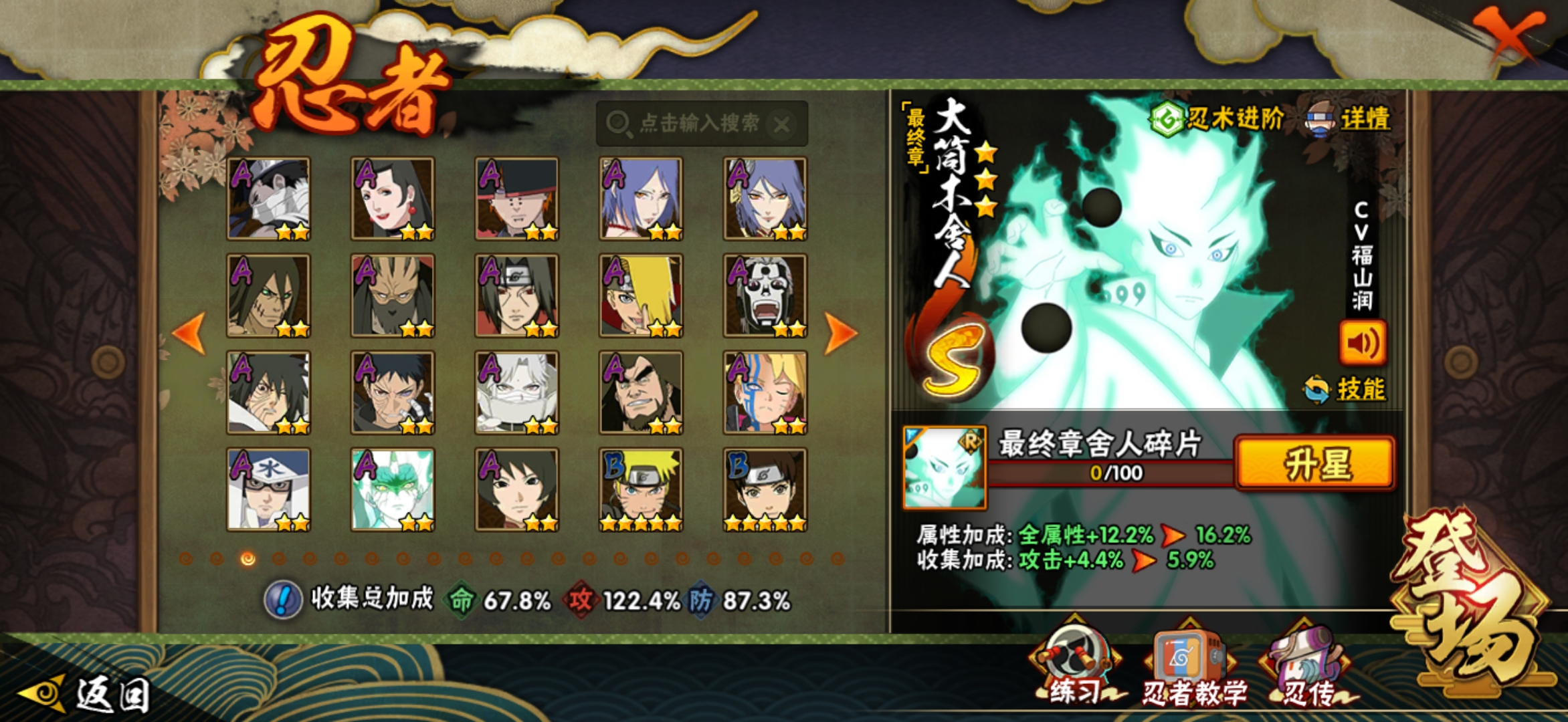The image size is (1568, 722).
Task: Show 收集总加成 collection bonus info icon
Action: click(282, 600)
